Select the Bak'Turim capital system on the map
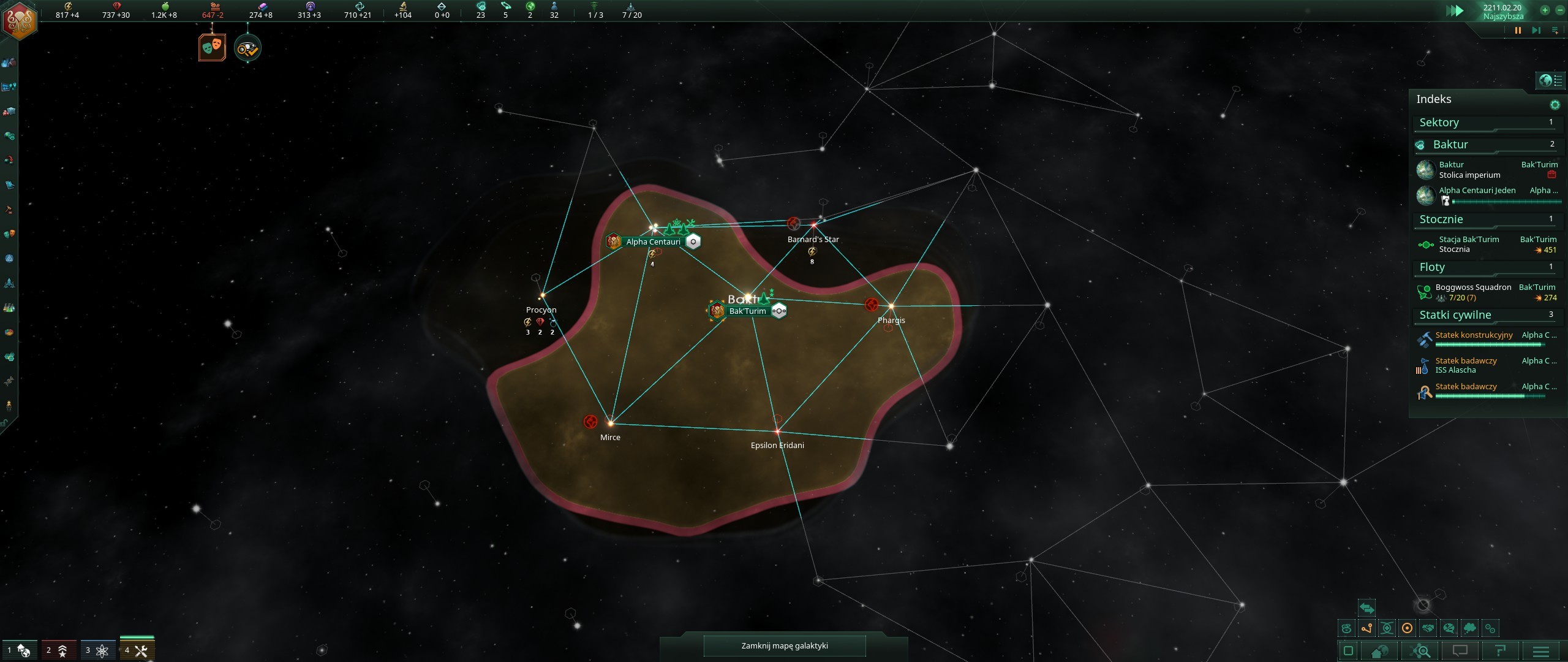The height and width of the screenshot is (662, 1568). (x=747, y=311)
